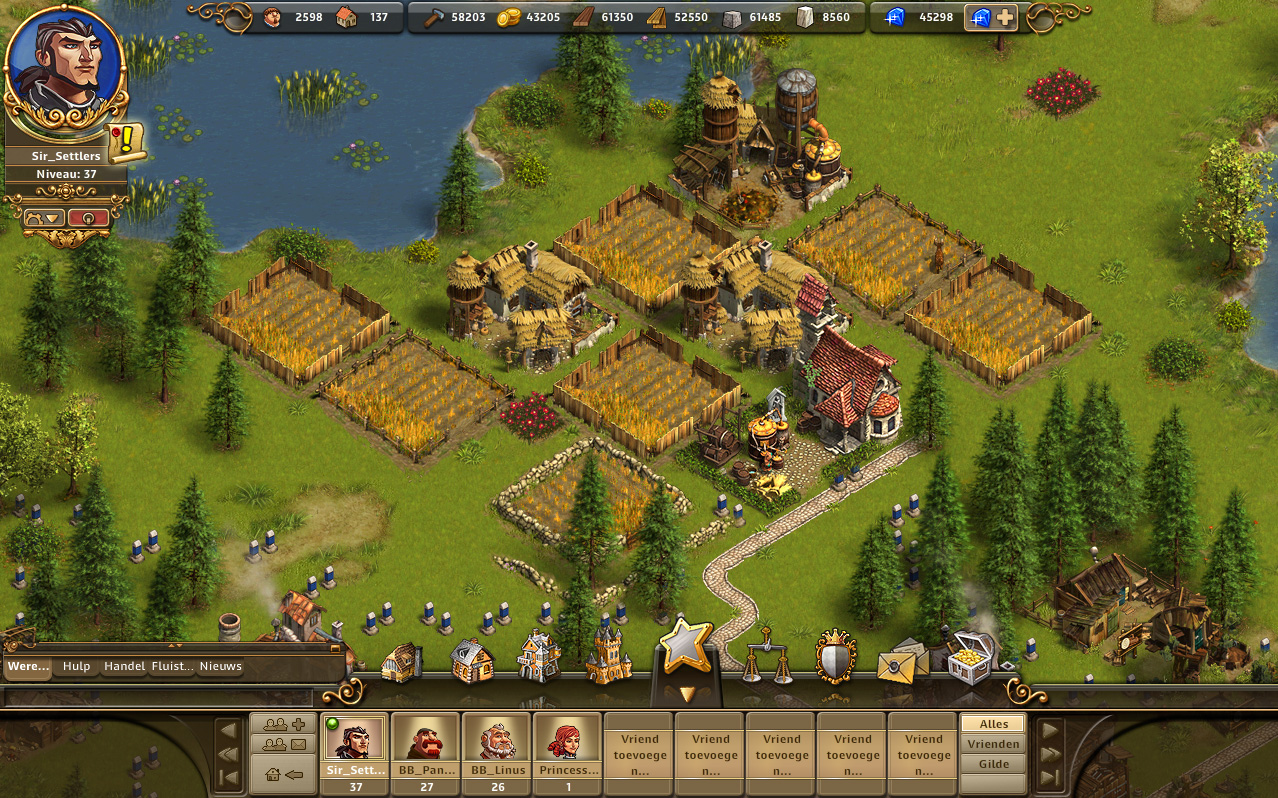Image resolution: width=1278 pixels, height=798 pixels.
Task: Open the star menu
Action: (686, 646)
